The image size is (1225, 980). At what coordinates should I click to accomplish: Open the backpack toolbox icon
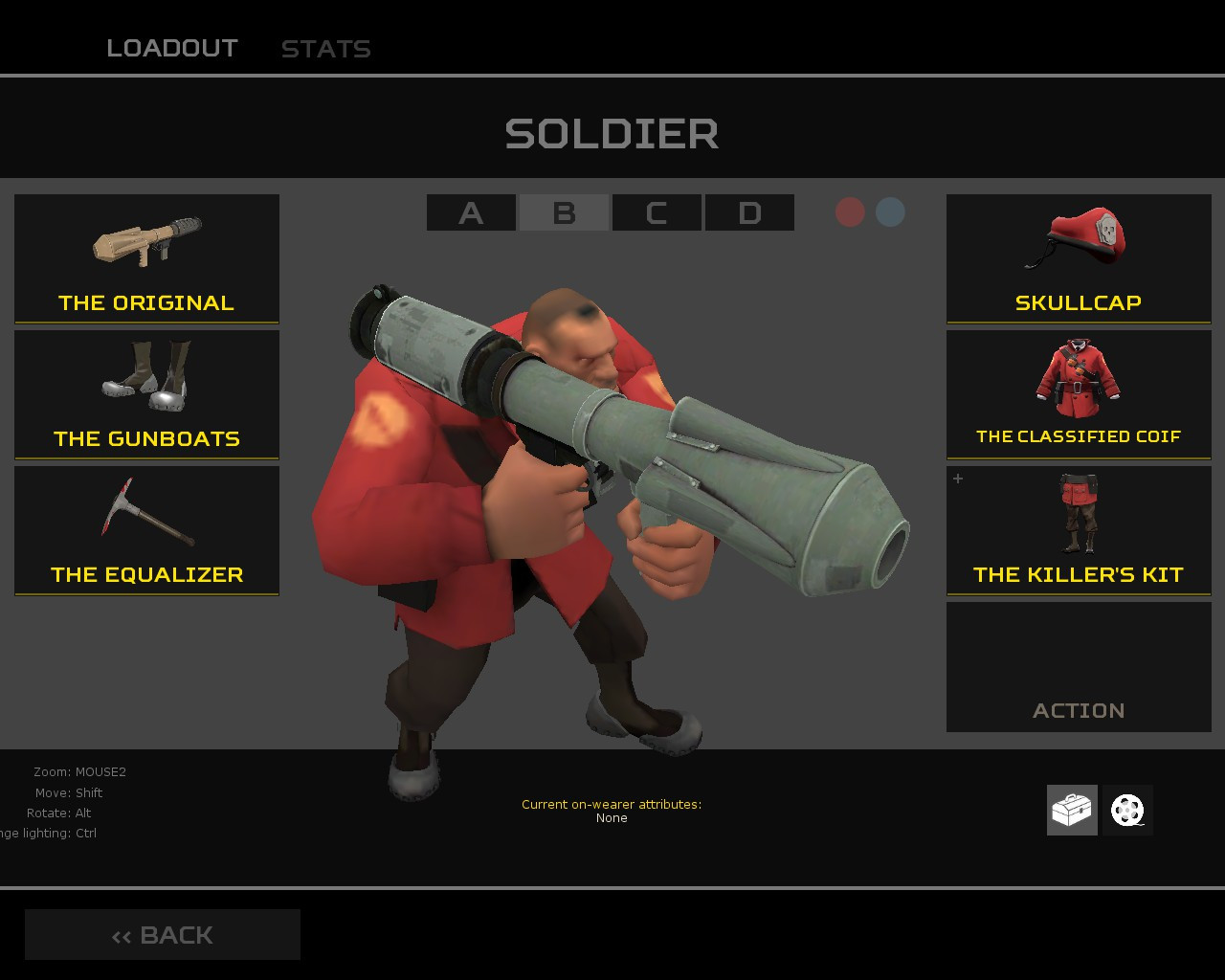click(1072, 809)
